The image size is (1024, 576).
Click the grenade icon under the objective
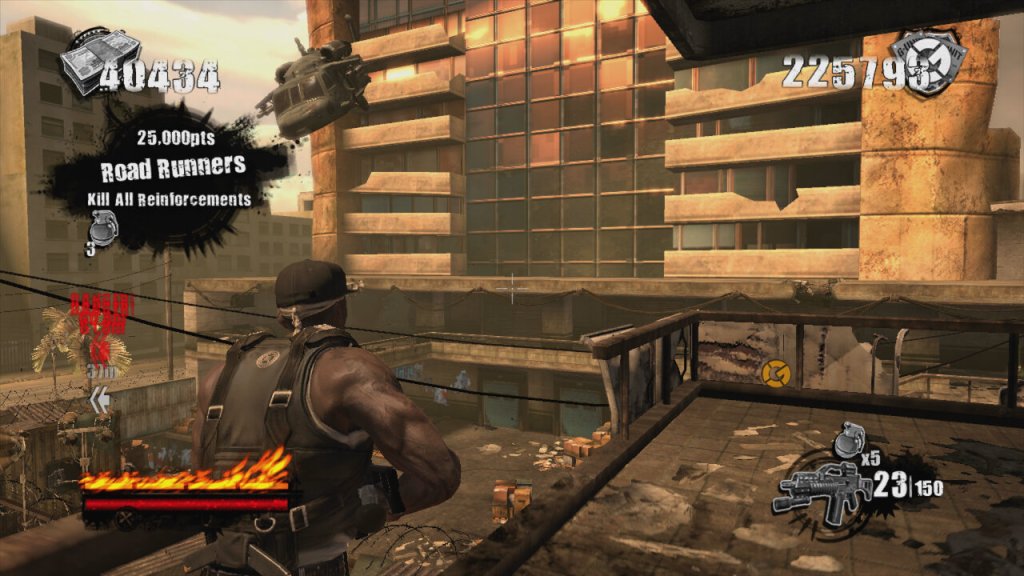[x=97, y=229]
